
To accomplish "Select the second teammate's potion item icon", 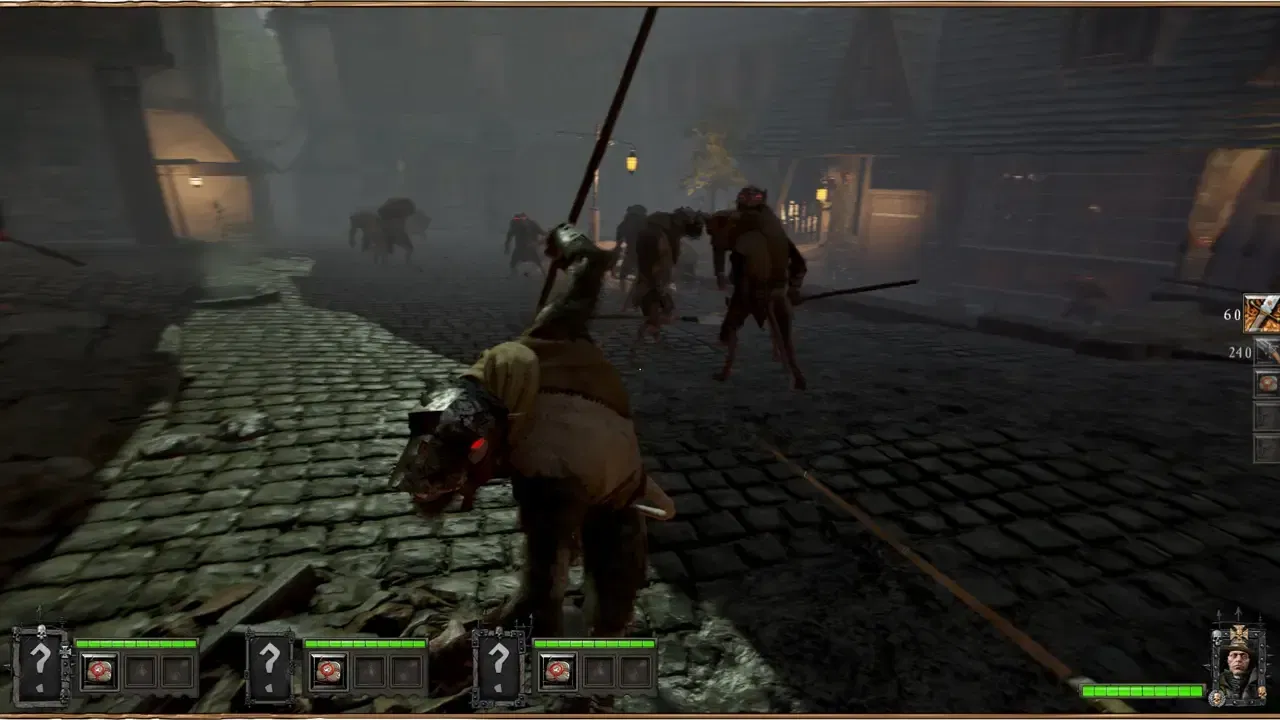I will (x=327, y=670).
